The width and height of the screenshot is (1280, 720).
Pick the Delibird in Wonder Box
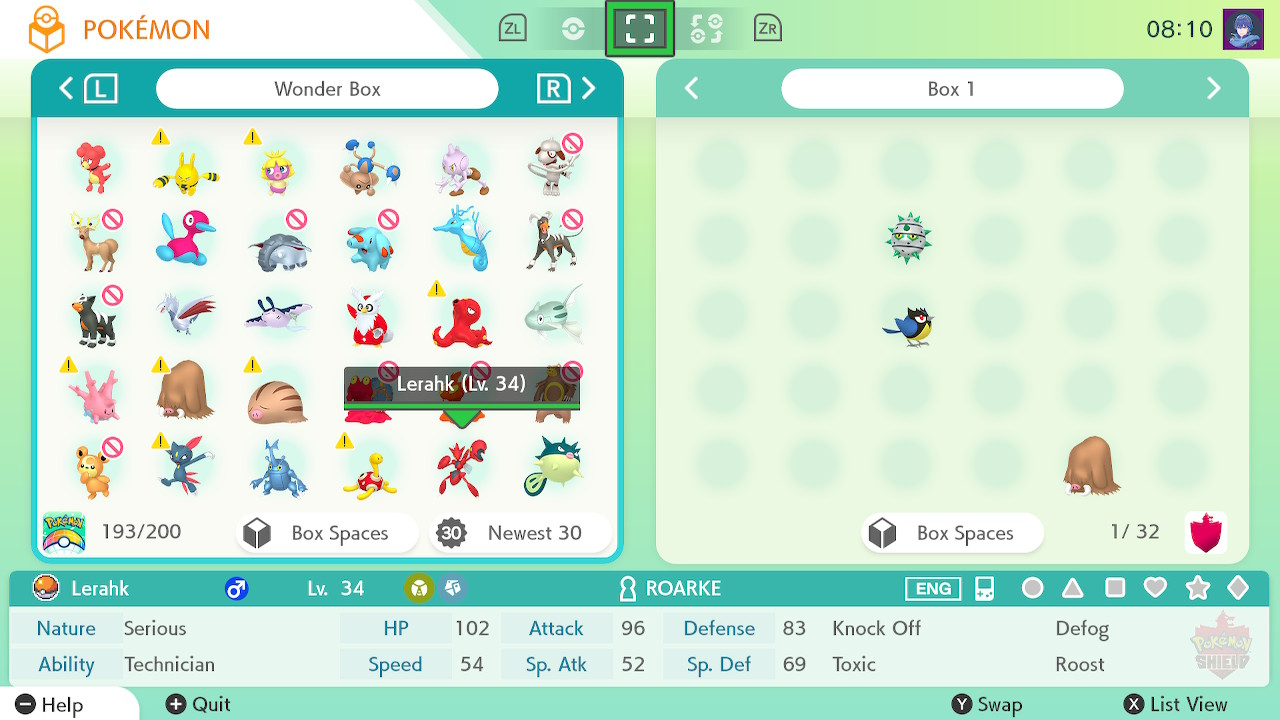(x=368, y=318)
